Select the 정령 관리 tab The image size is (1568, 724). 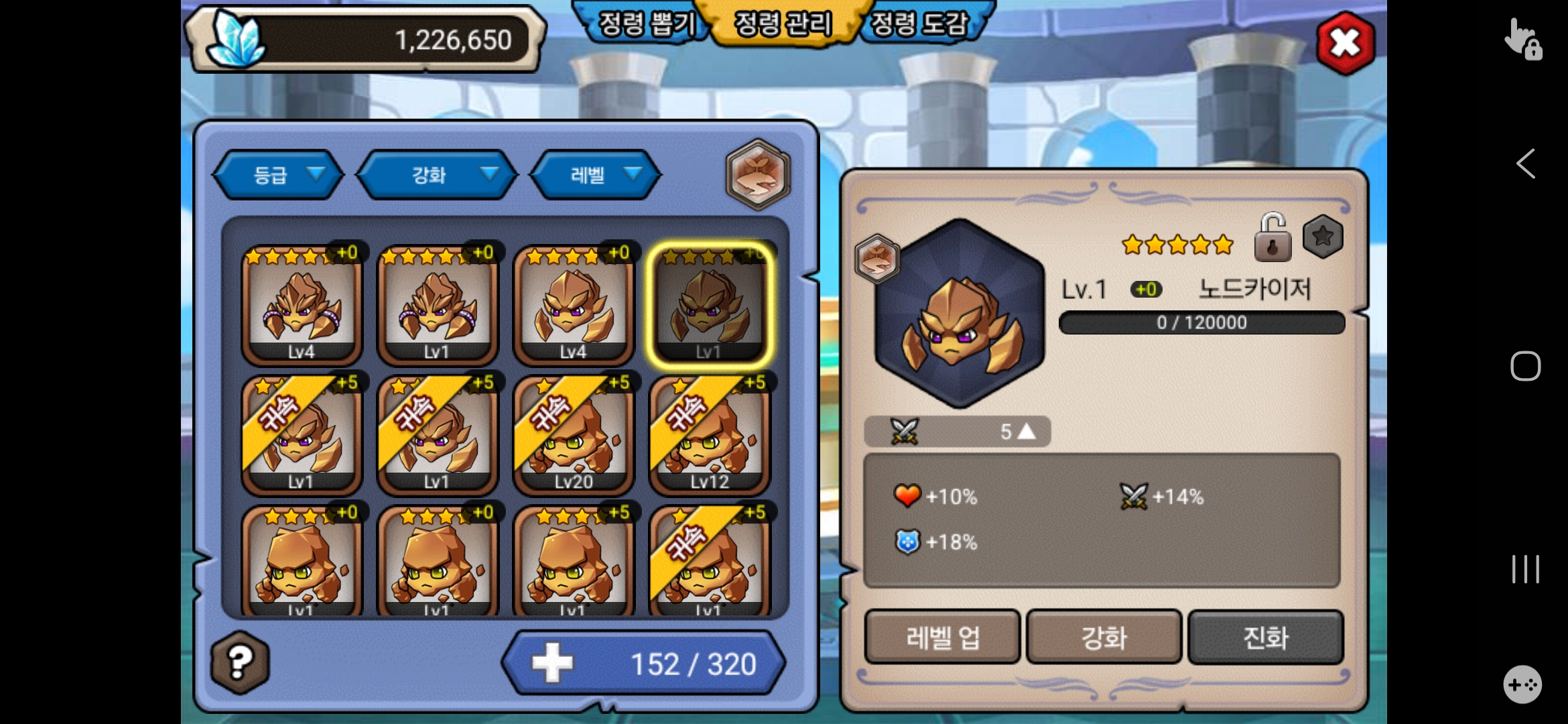tap(783, 24)
